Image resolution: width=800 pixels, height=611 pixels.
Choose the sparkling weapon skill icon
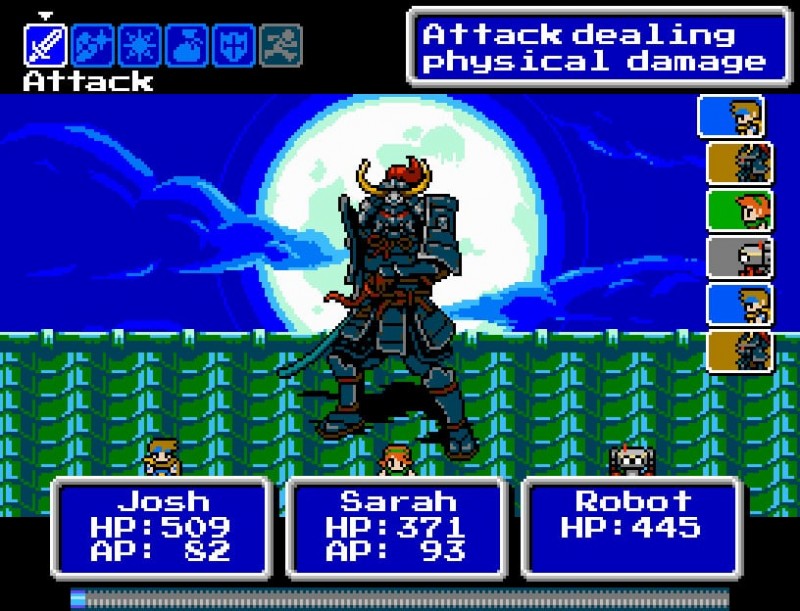click(92, 45)
